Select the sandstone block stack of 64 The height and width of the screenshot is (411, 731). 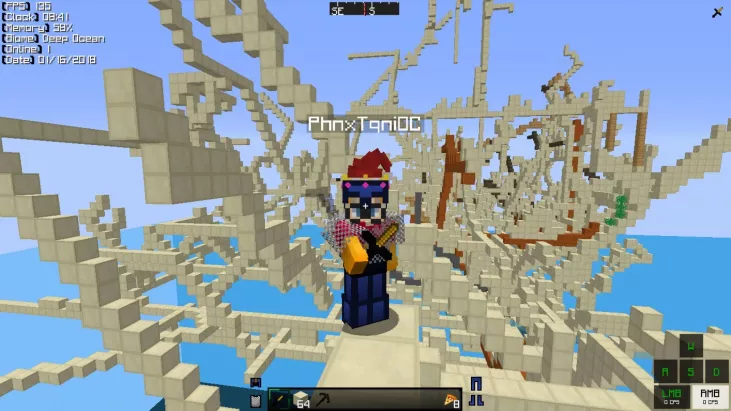tap(299, 399)
